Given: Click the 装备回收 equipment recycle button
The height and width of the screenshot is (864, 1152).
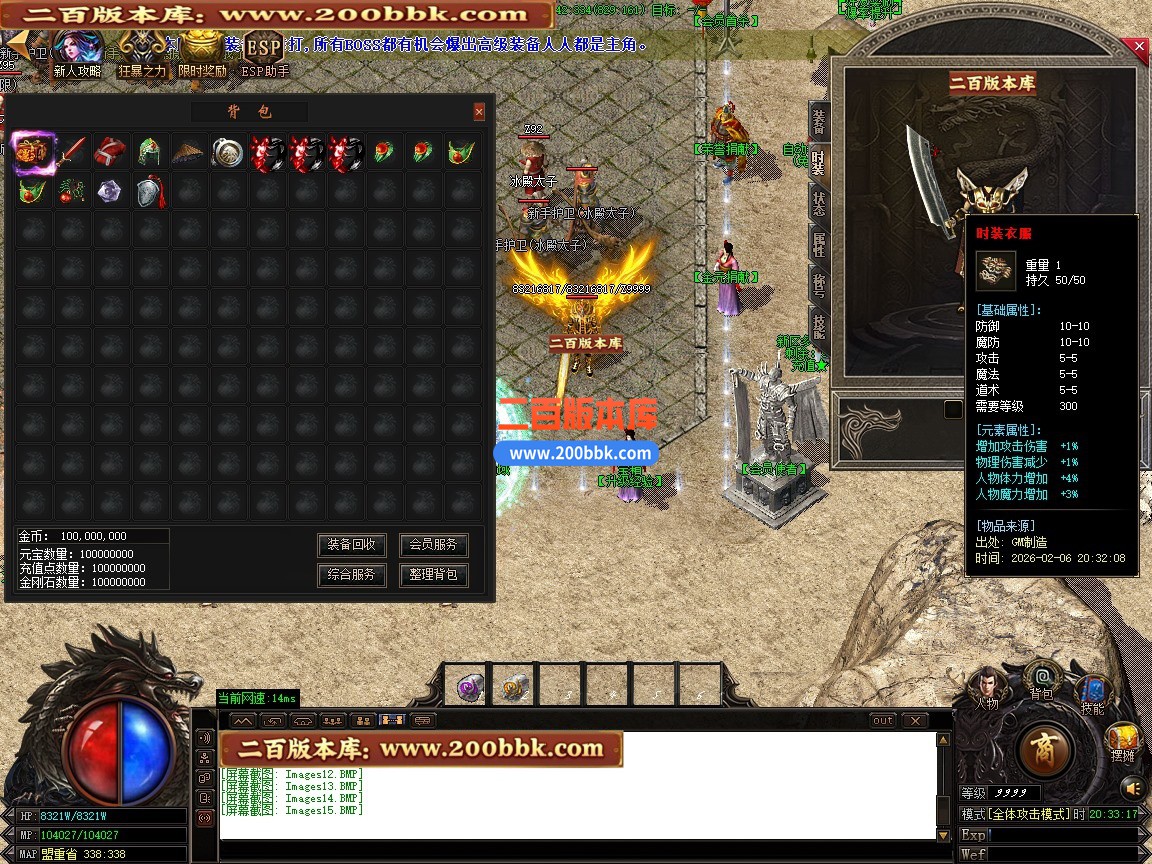Looking at the screenshot, I should [352, 545].
